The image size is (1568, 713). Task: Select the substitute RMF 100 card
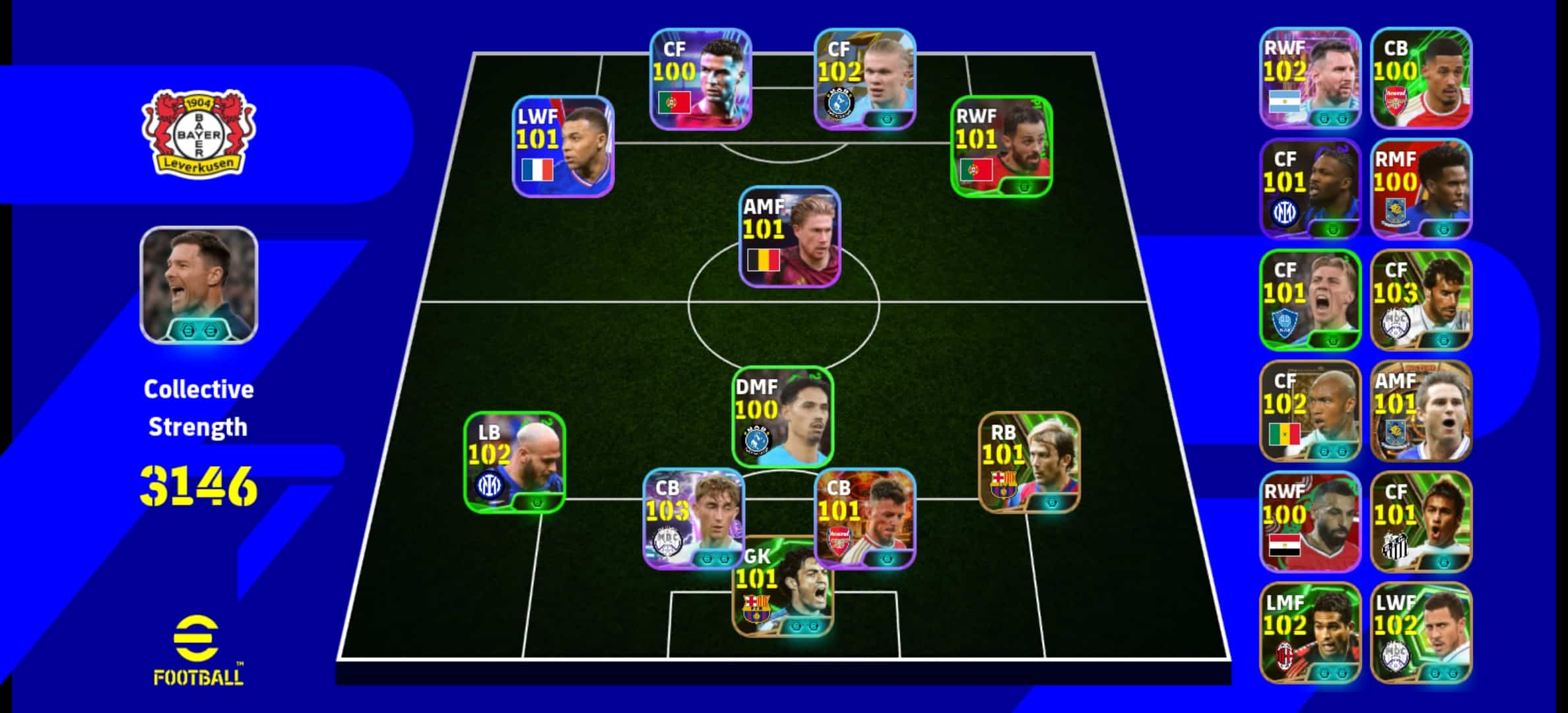tap(1421, 189)
